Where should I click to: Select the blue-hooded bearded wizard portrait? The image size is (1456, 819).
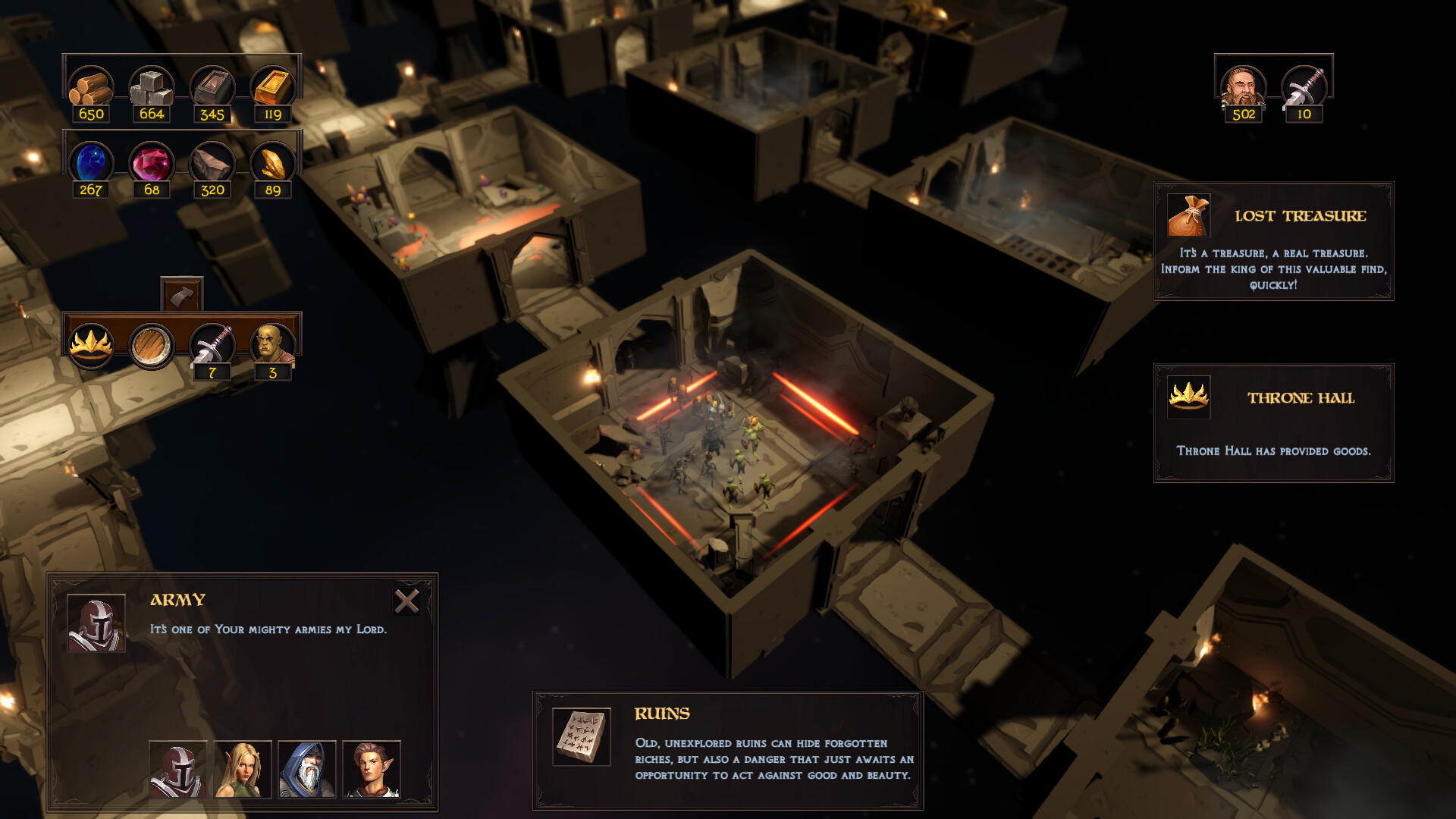pos(307,769)
